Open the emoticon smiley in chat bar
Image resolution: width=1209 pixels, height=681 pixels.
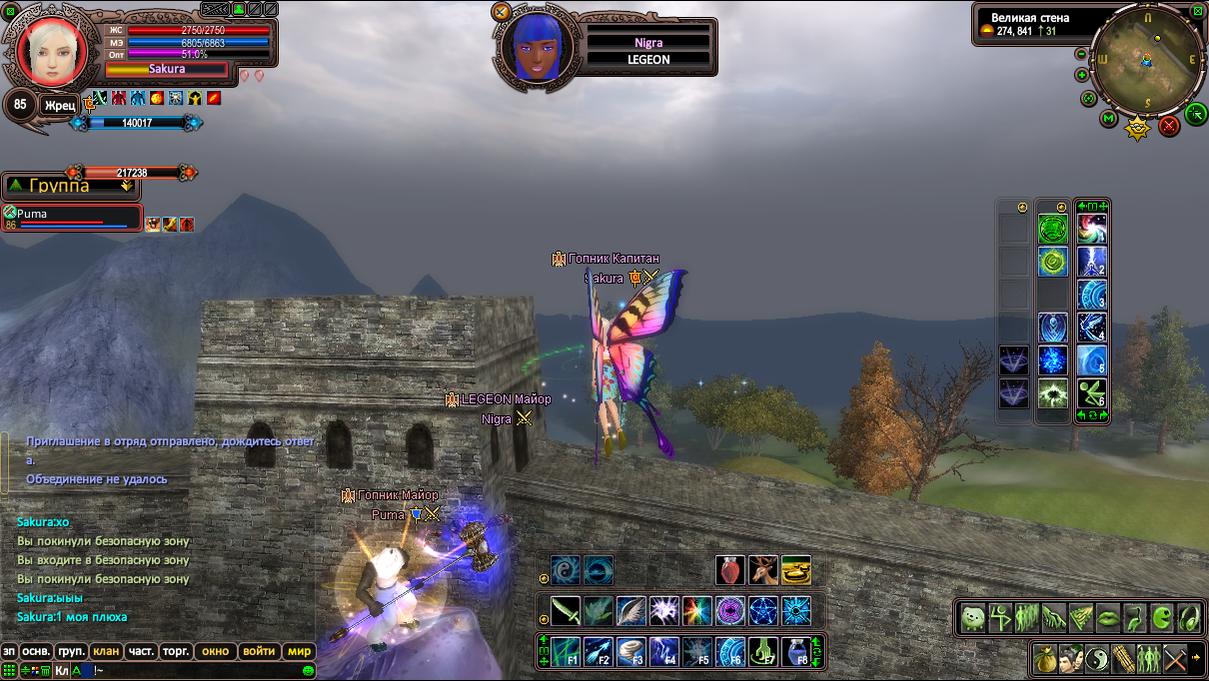tap(309, 671)
